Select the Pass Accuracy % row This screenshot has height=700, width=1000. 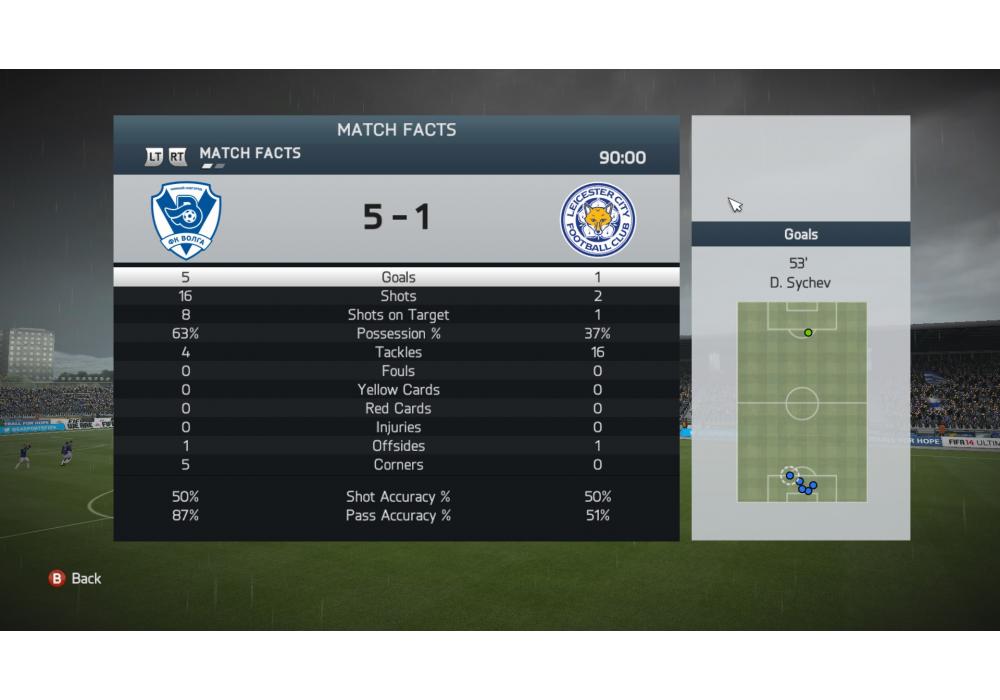[x=398, y=516]
